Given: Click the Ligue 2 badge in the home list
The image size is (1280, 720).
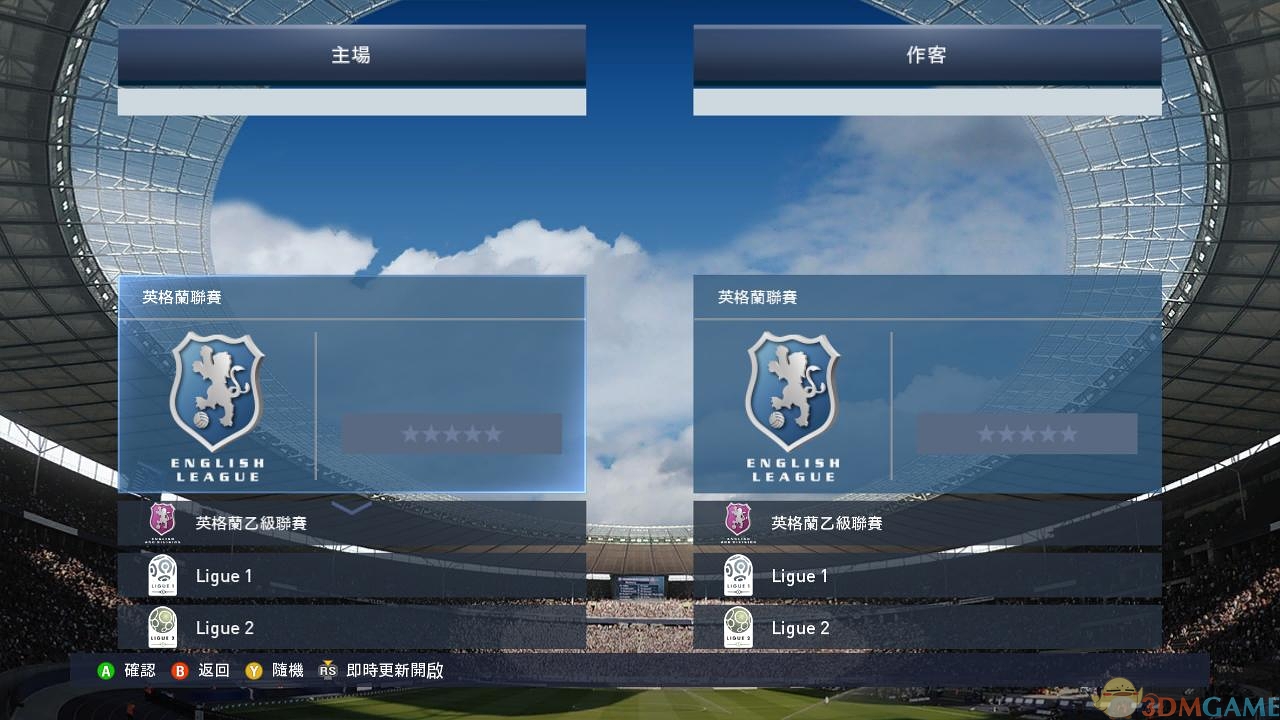Looking at the screenshot, I should (x=163, y=627).
